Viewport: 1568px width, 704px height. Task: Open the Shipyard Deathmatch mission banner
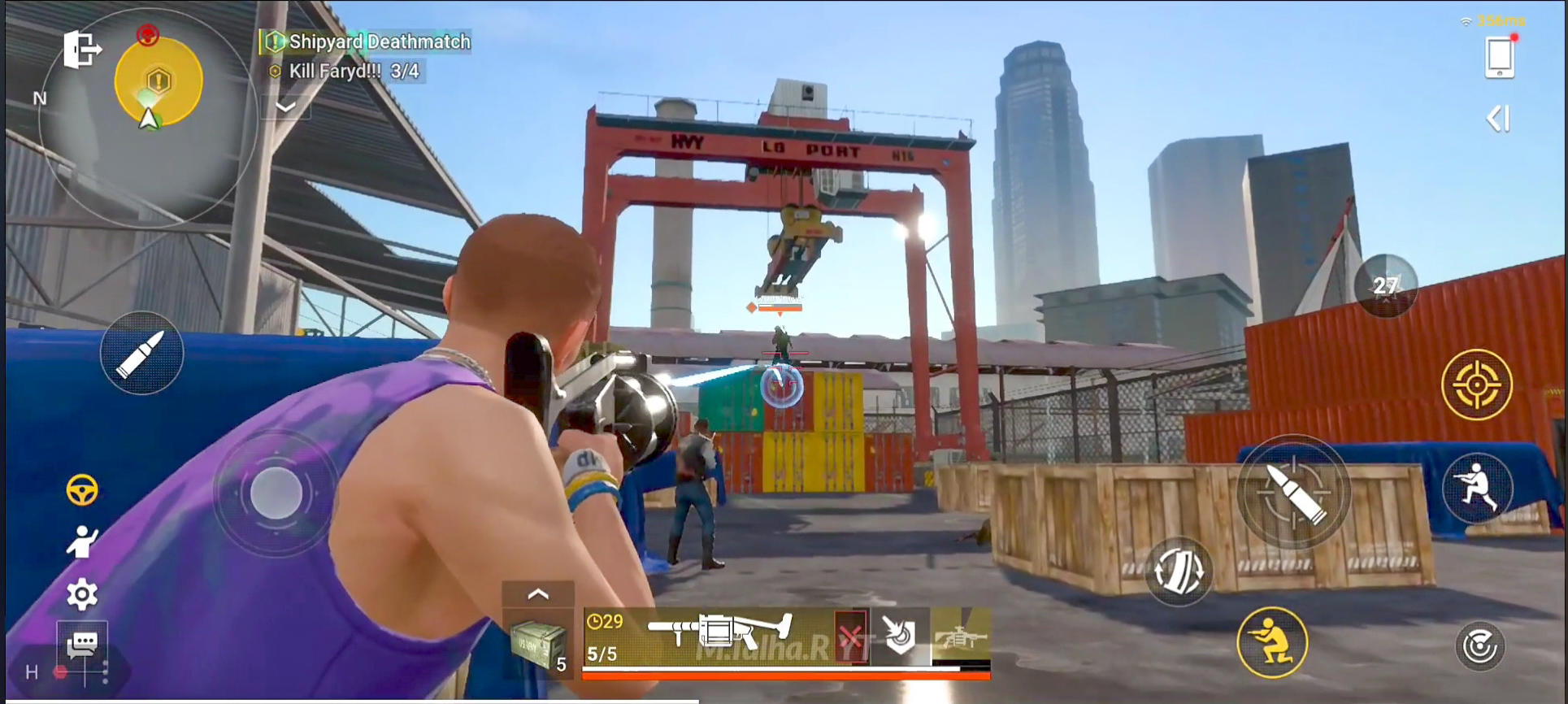click(365, 41)
